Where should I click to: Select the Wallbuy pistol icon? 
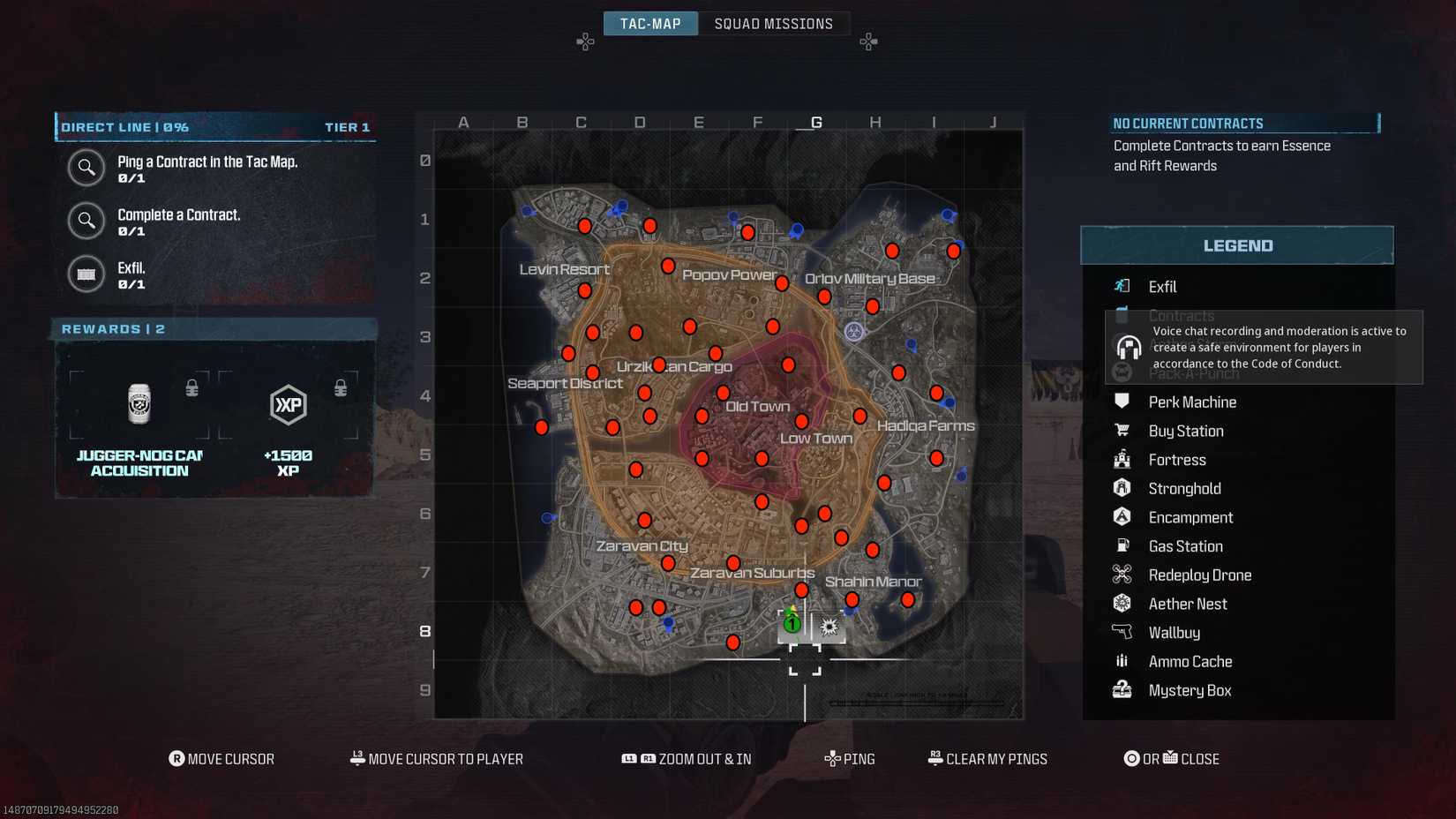coord(1122,632)
